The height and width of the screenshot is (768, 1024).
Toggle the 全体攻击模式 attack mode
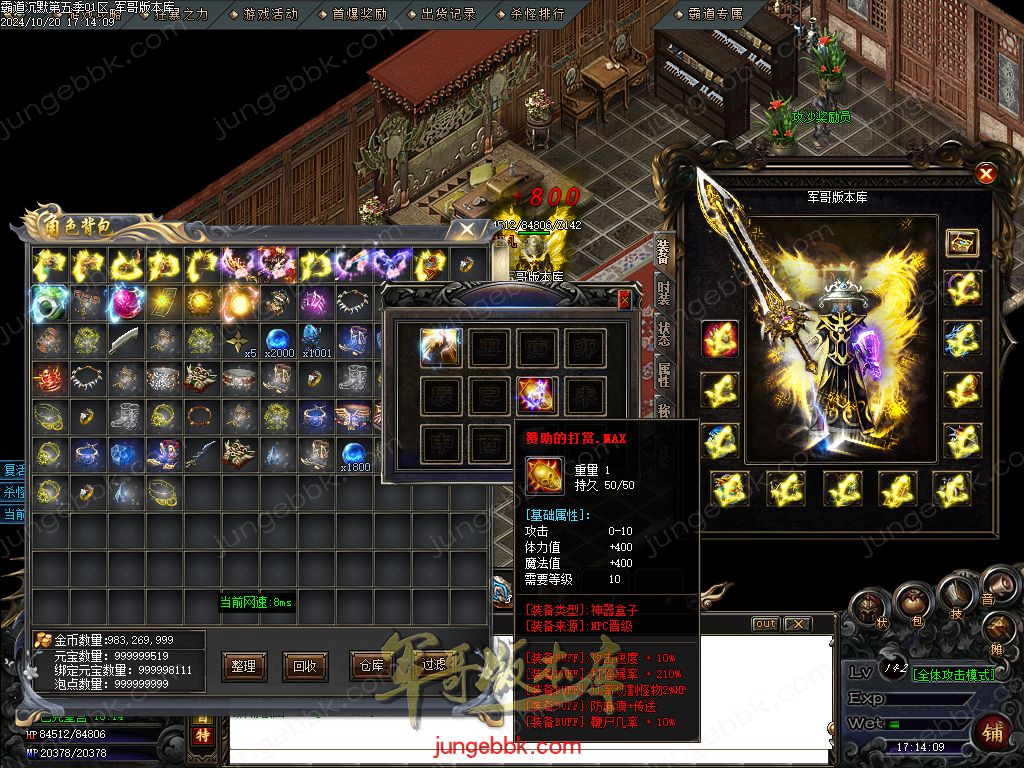pos(953,674)
